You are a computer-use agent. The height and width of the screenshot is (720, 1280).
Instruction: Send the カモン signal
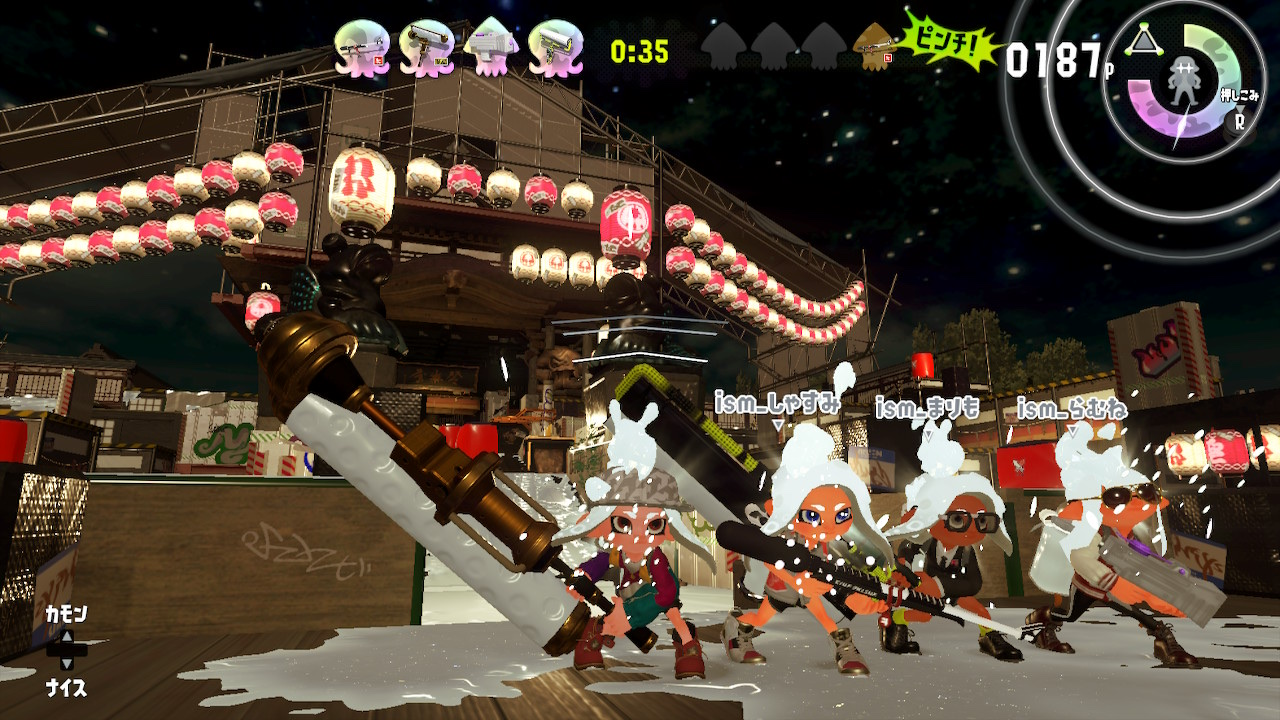66,614
